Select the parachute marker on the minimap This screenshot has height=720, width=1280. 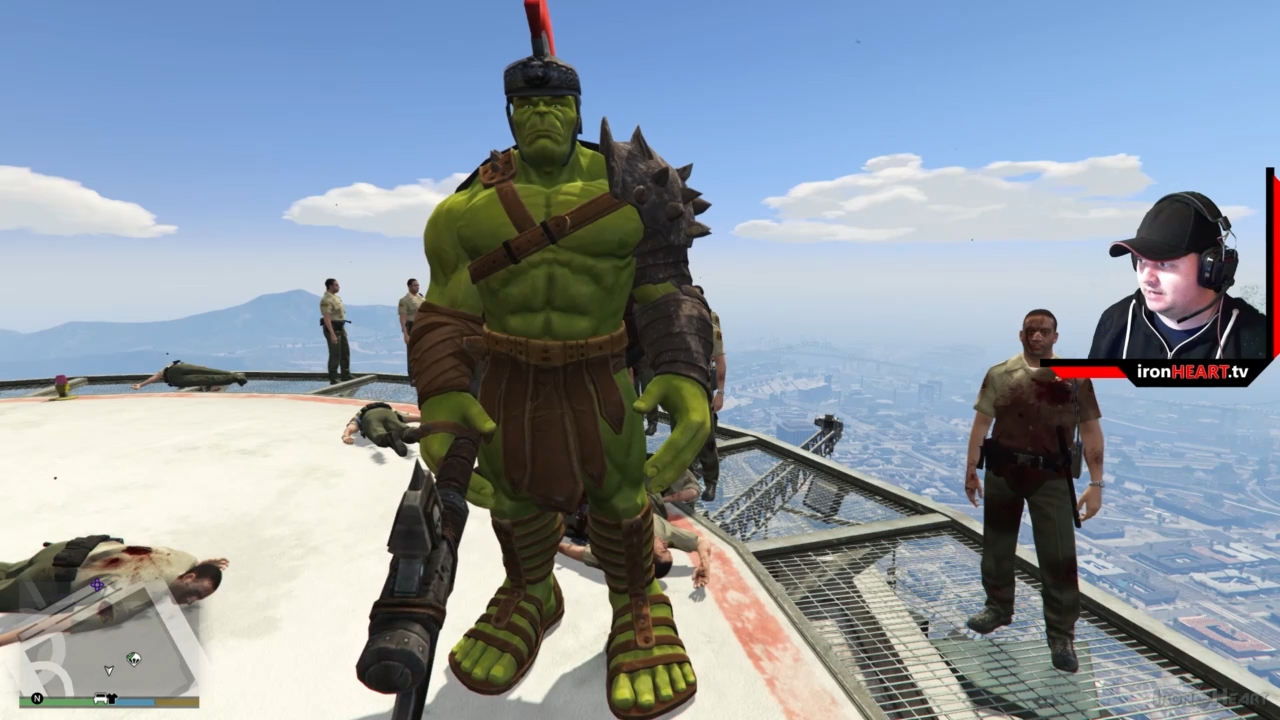pyautogui.click(x=133, y=658)
